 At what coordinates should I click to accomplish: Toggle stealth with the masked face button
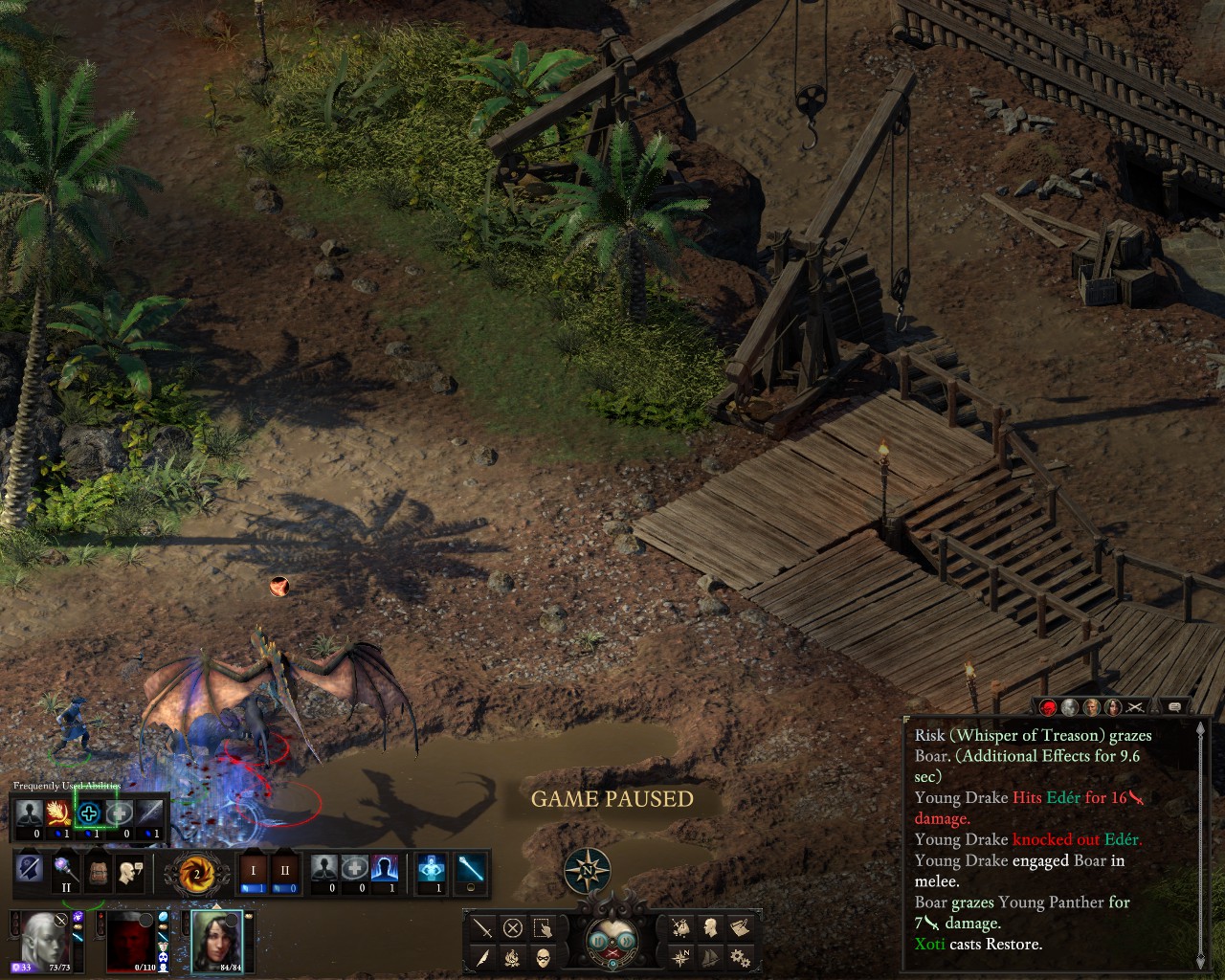point(543,957)
